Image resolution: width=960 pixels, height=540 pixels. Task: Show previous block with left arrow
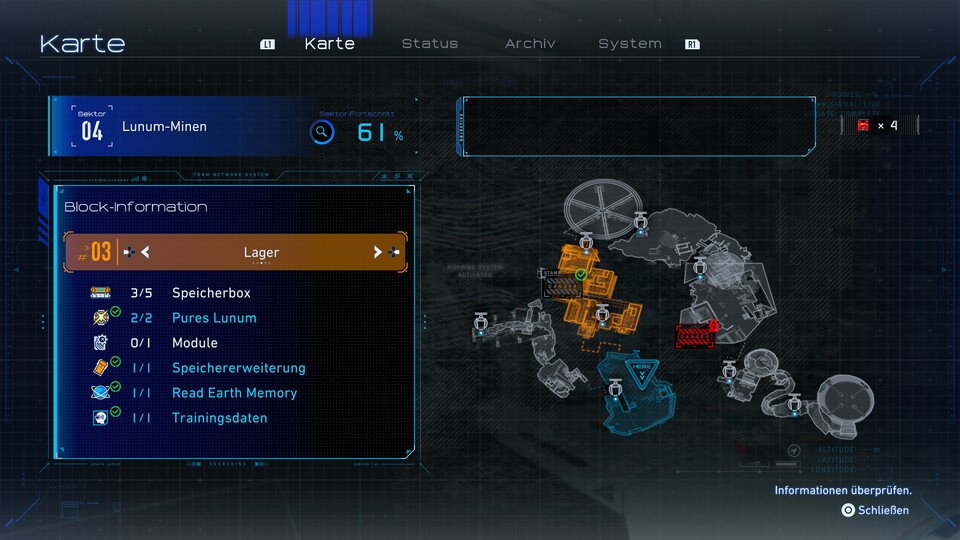[x=145, y=252]
